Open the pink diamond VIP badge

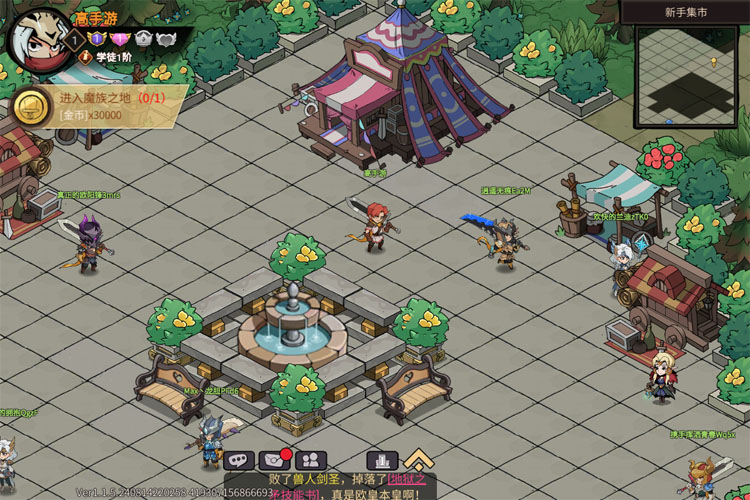coord(120,39)
